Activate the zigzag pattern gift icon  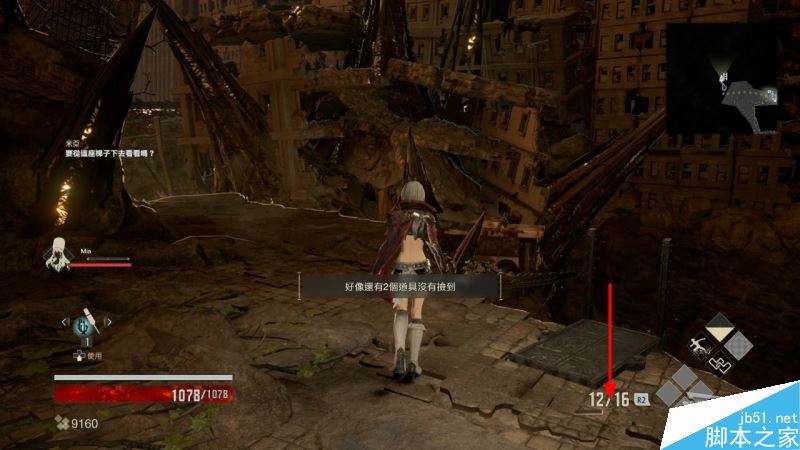click(x=717, y=363)
